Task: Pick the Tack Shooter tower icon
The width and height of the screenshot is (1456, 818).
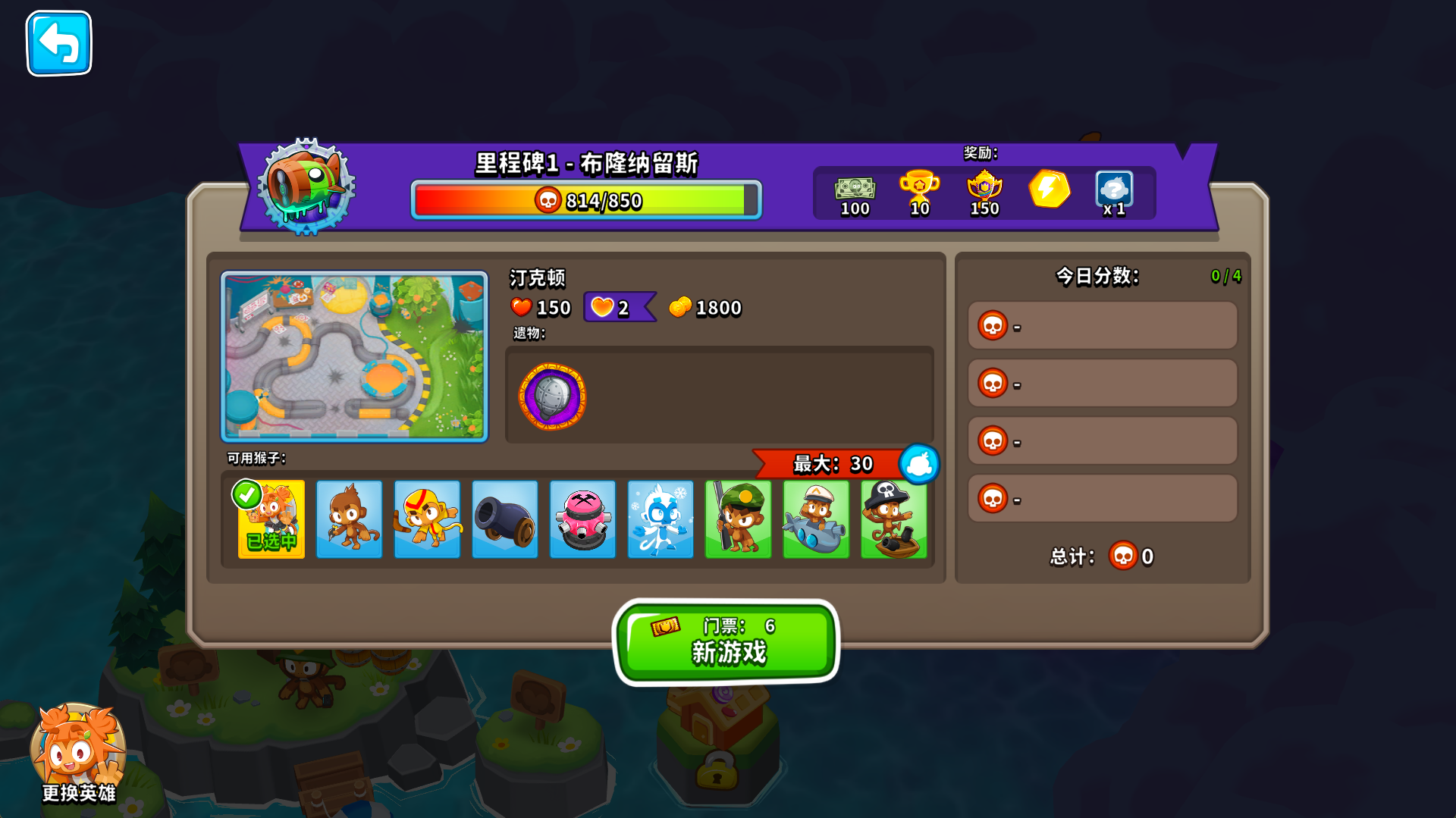Action: click(582, 519)
